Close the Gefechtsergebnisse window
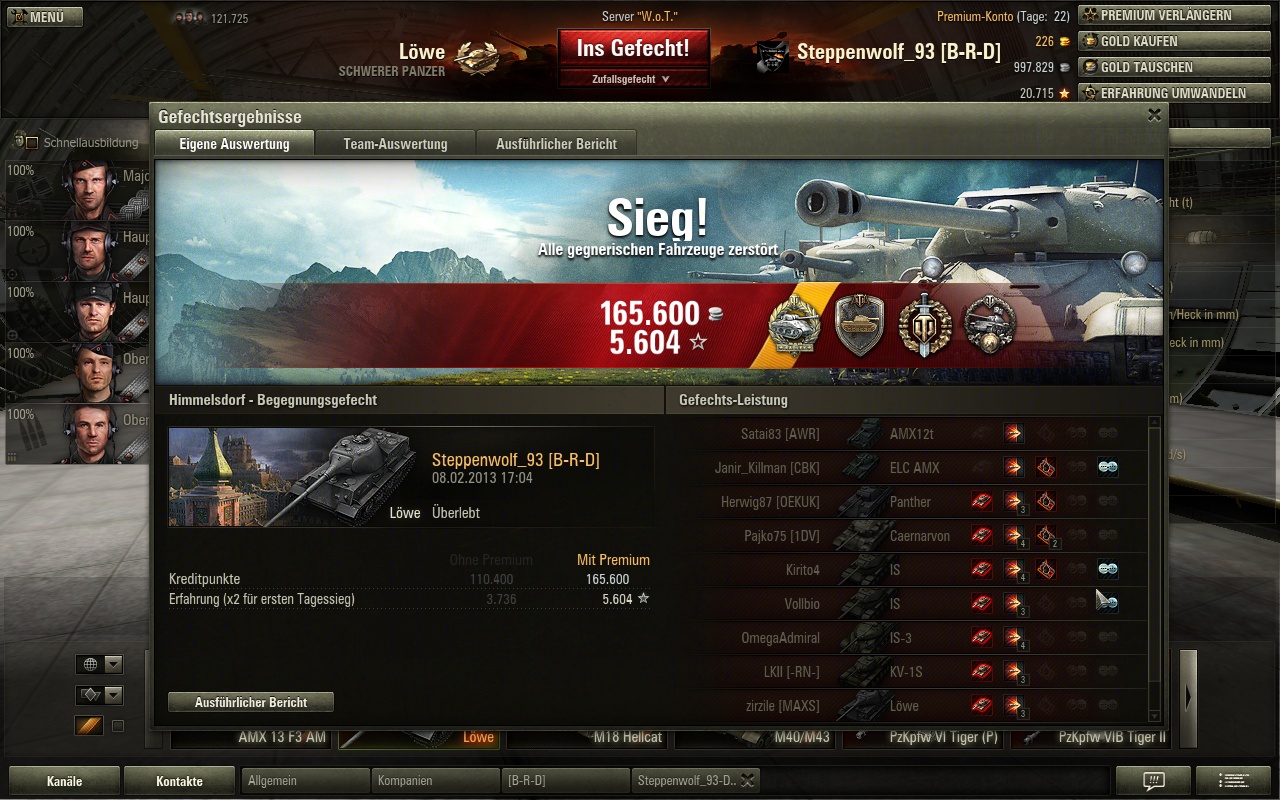1280x800 pixels. pyautogui.click(x=1154, y=115)
